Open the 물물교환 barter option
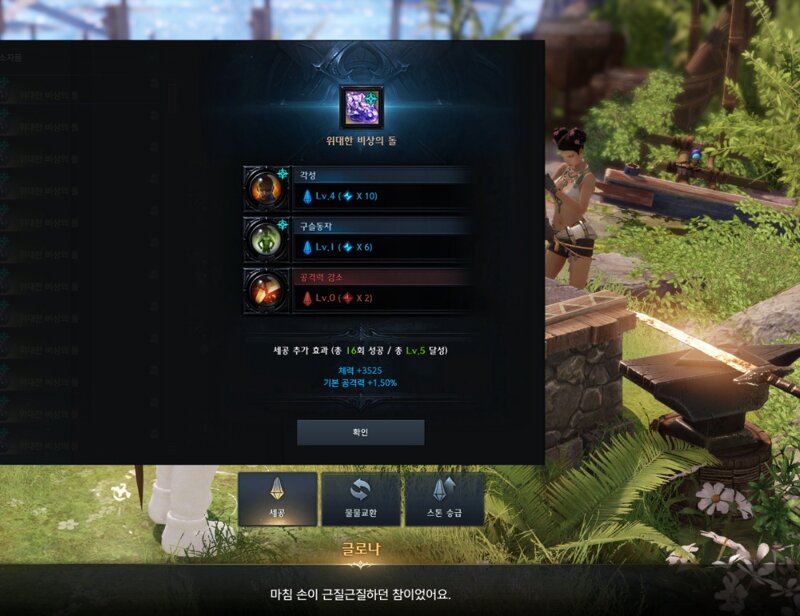Viewport: 800px width, 616px height. 360,499
